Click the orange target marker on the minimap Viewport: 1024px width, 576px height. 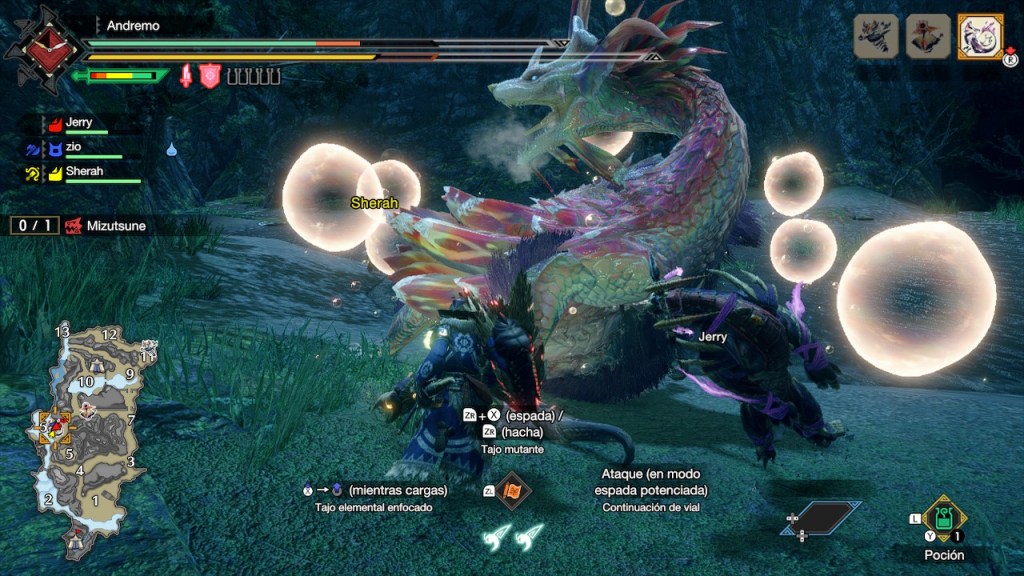[x=54, y=427]
